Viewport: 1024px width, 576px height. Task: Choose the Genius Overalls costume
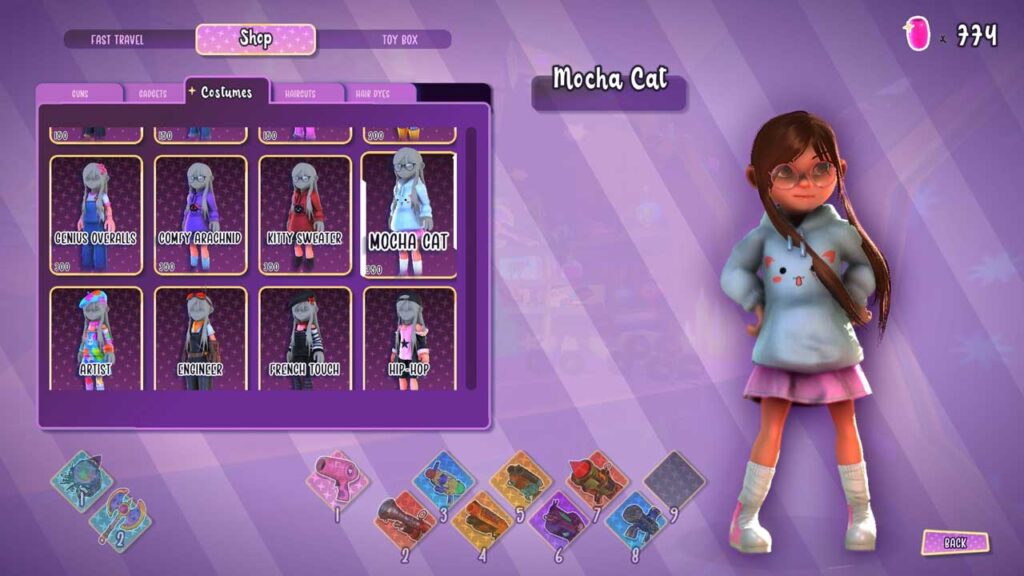point(96,215)
